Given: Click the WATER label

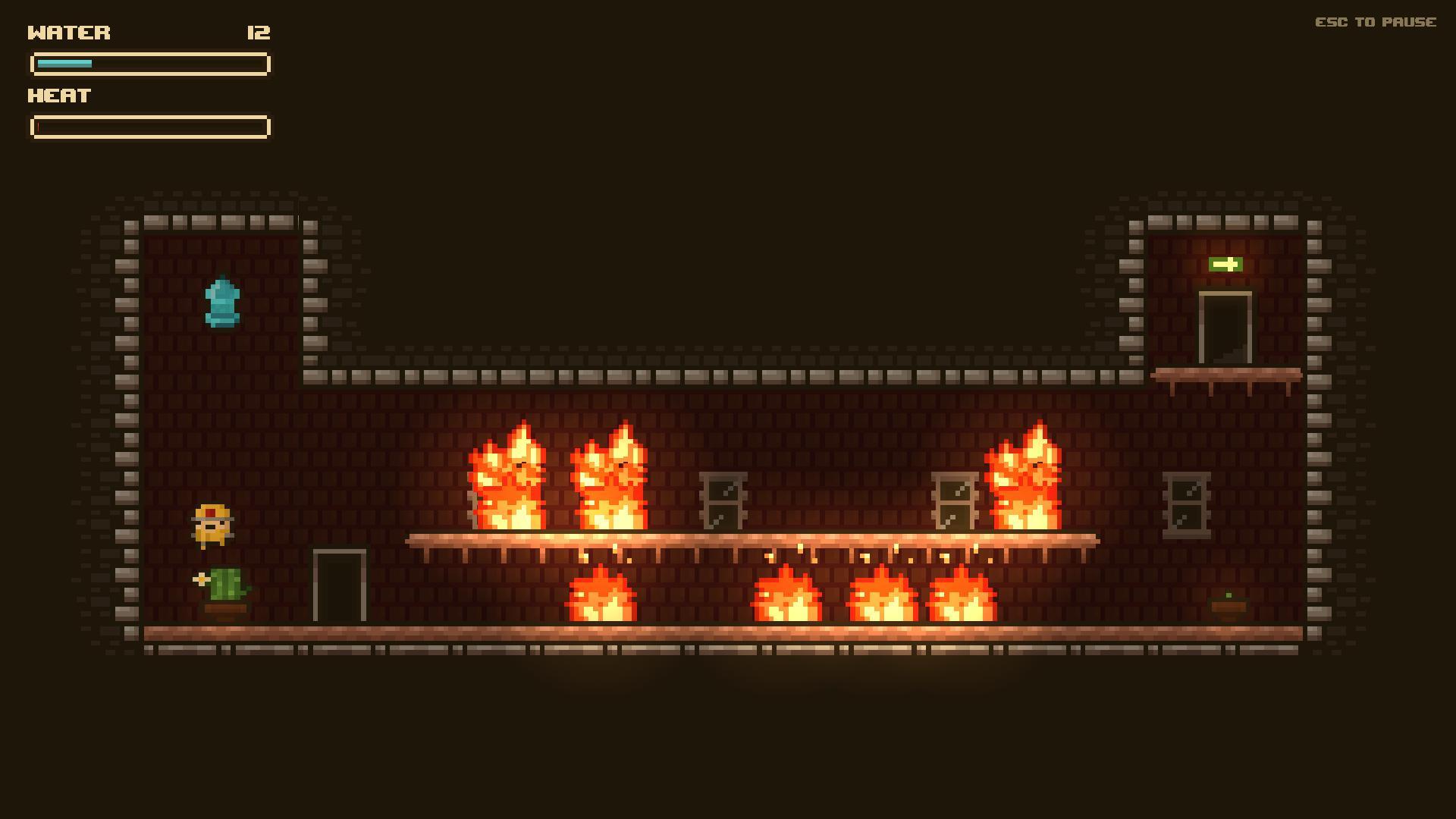Looking at the screenshot, I should click(x=68, y=32).
